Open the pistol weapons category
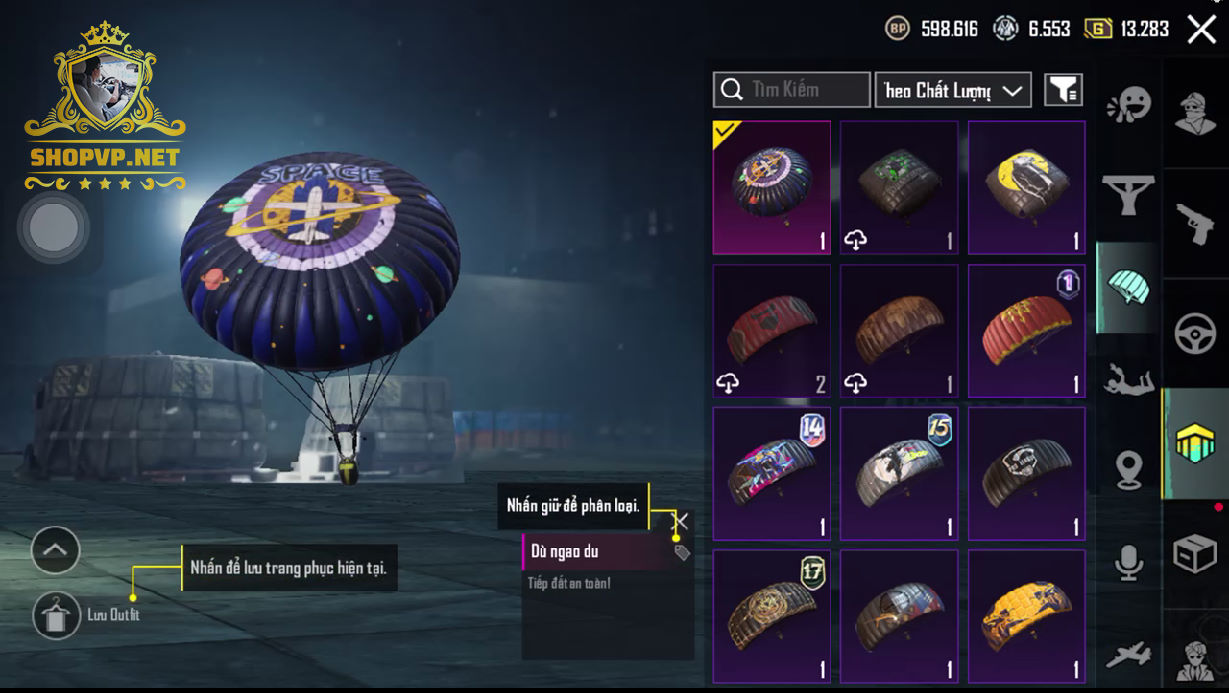Screen dimensions: 1229x693 click(1195, 224)
